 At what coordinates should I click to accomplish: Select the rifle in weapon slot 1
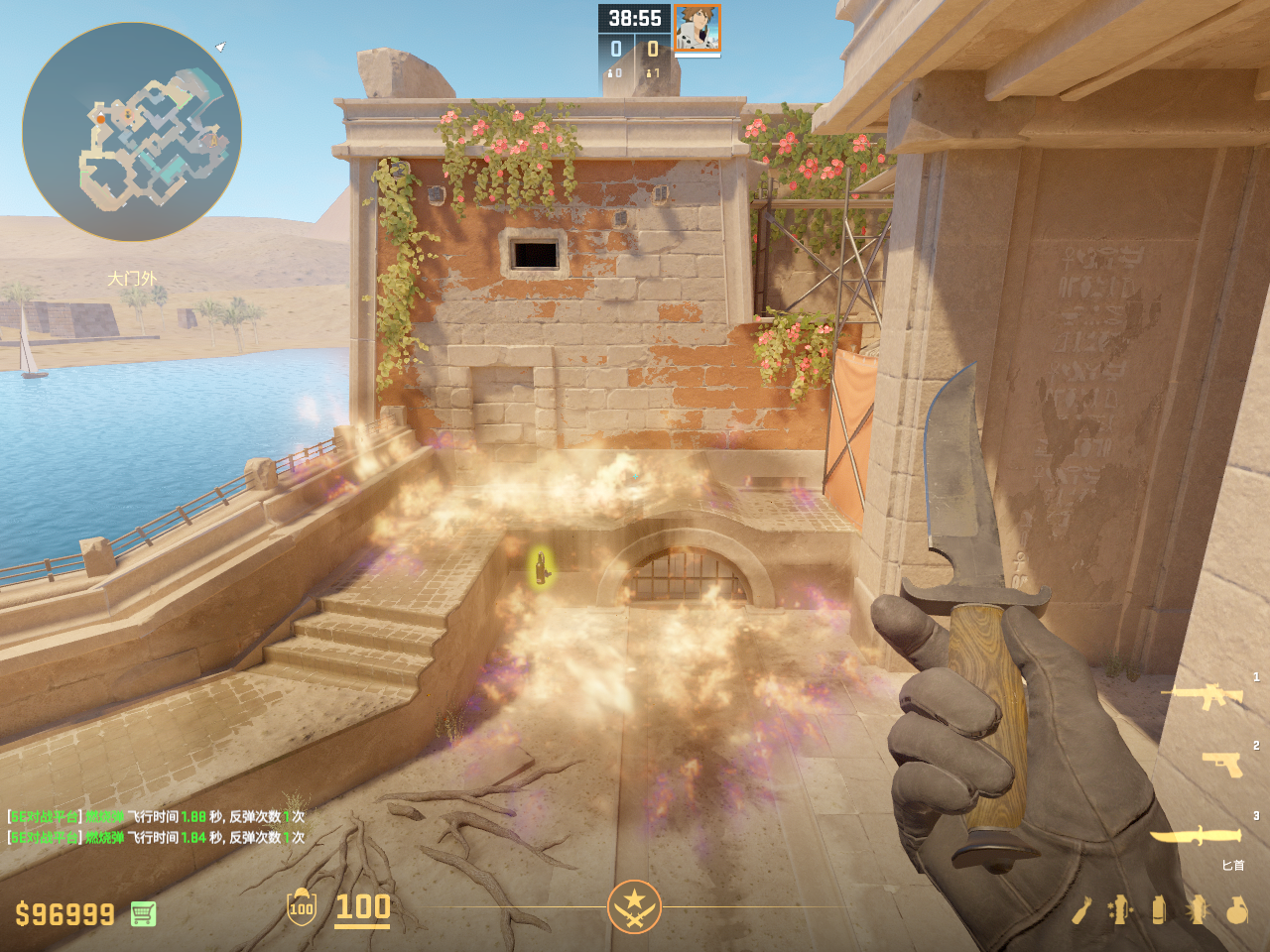click(1205, 696)
